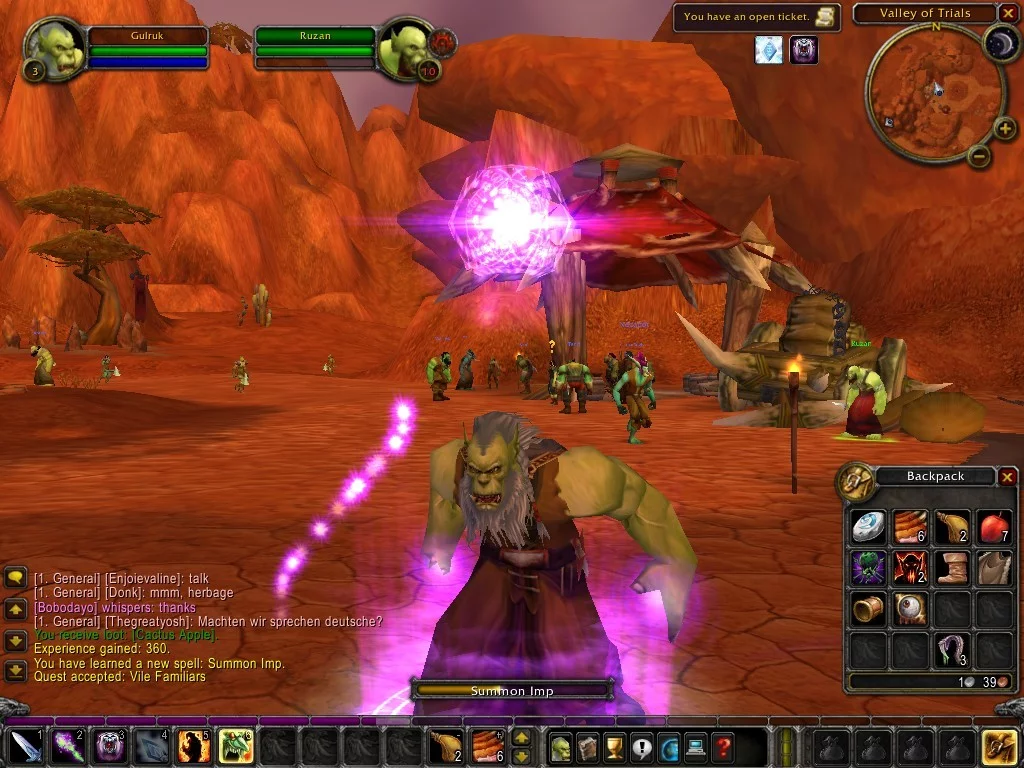Open the character info micro button
1024x768 pixels.
tap(560, 747)
